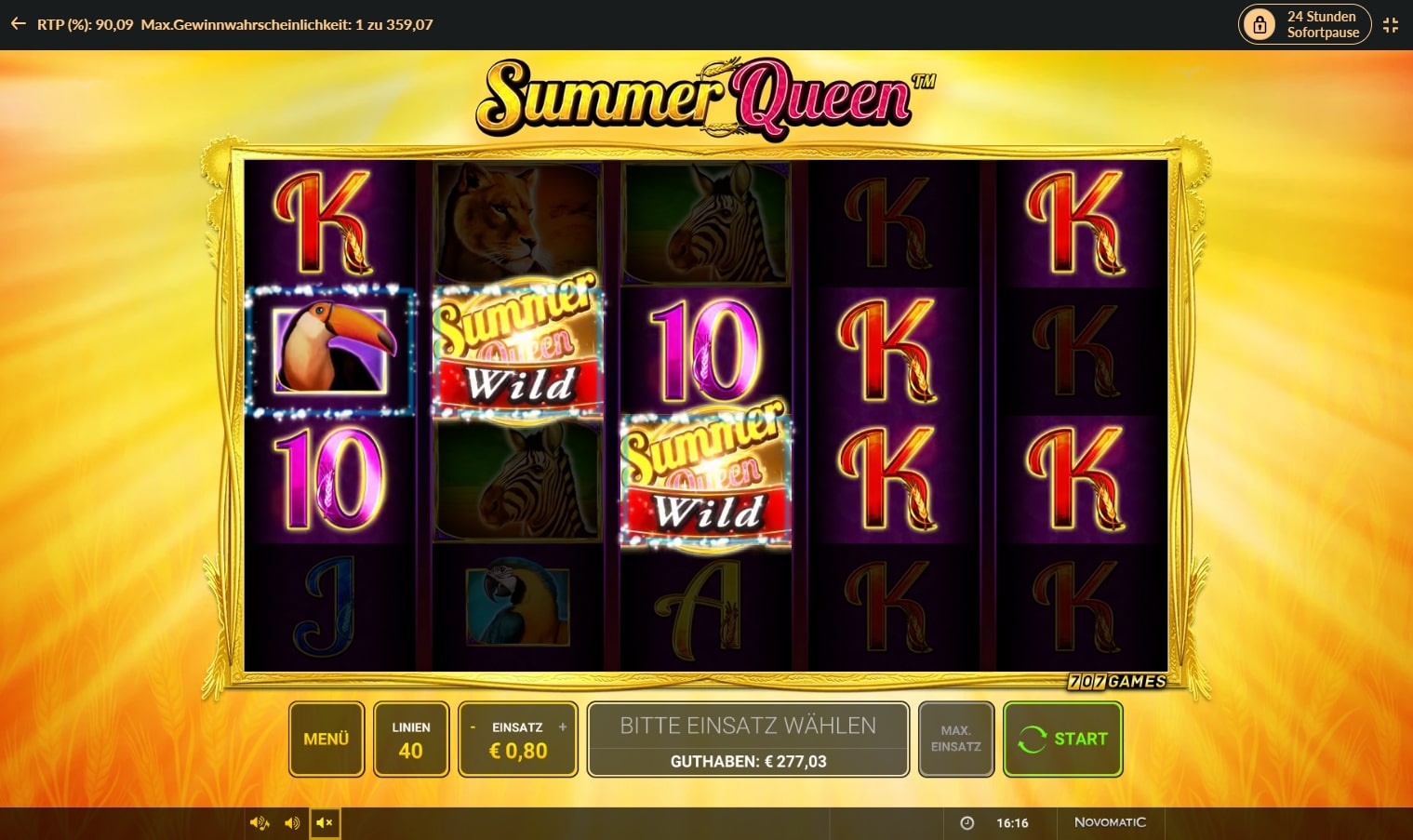1413x840 pixels.
Task: Activate MAX. EINSATZ
Action: tap(955, 739)
